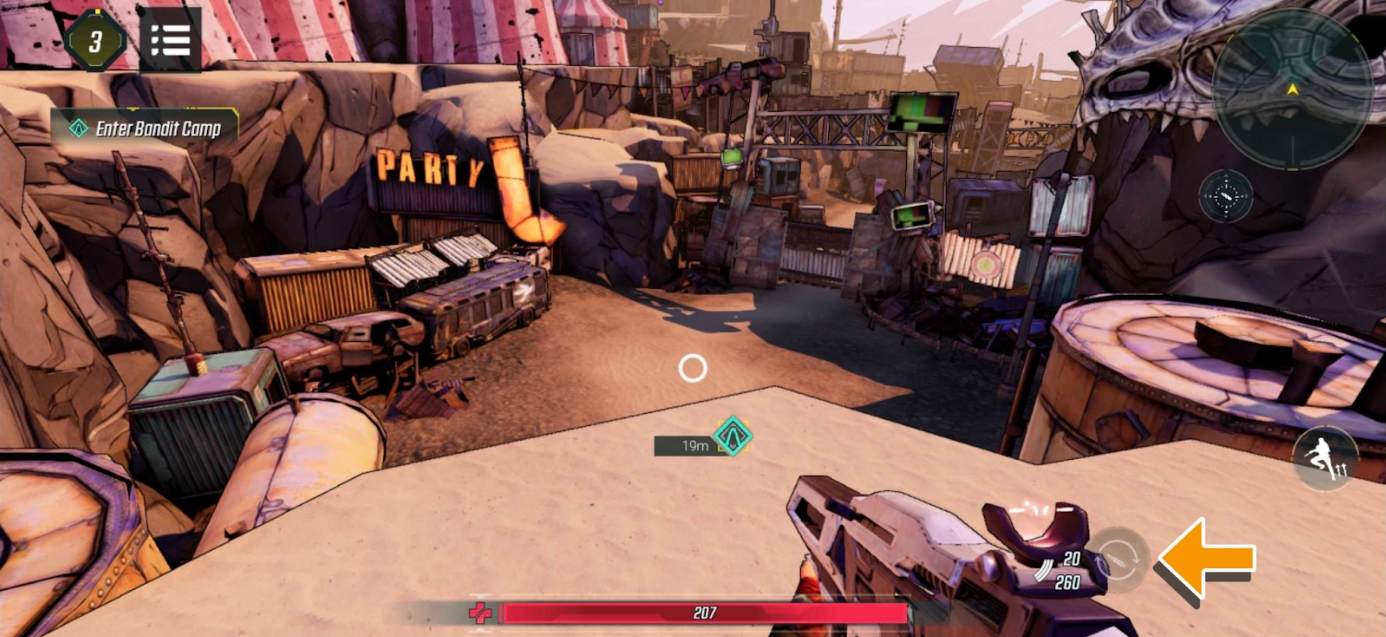Image resolution: width=1386 pixels, height=637 pixels.
Task: Tap the round compass icon below minimap
Action: coord(1225,196)
